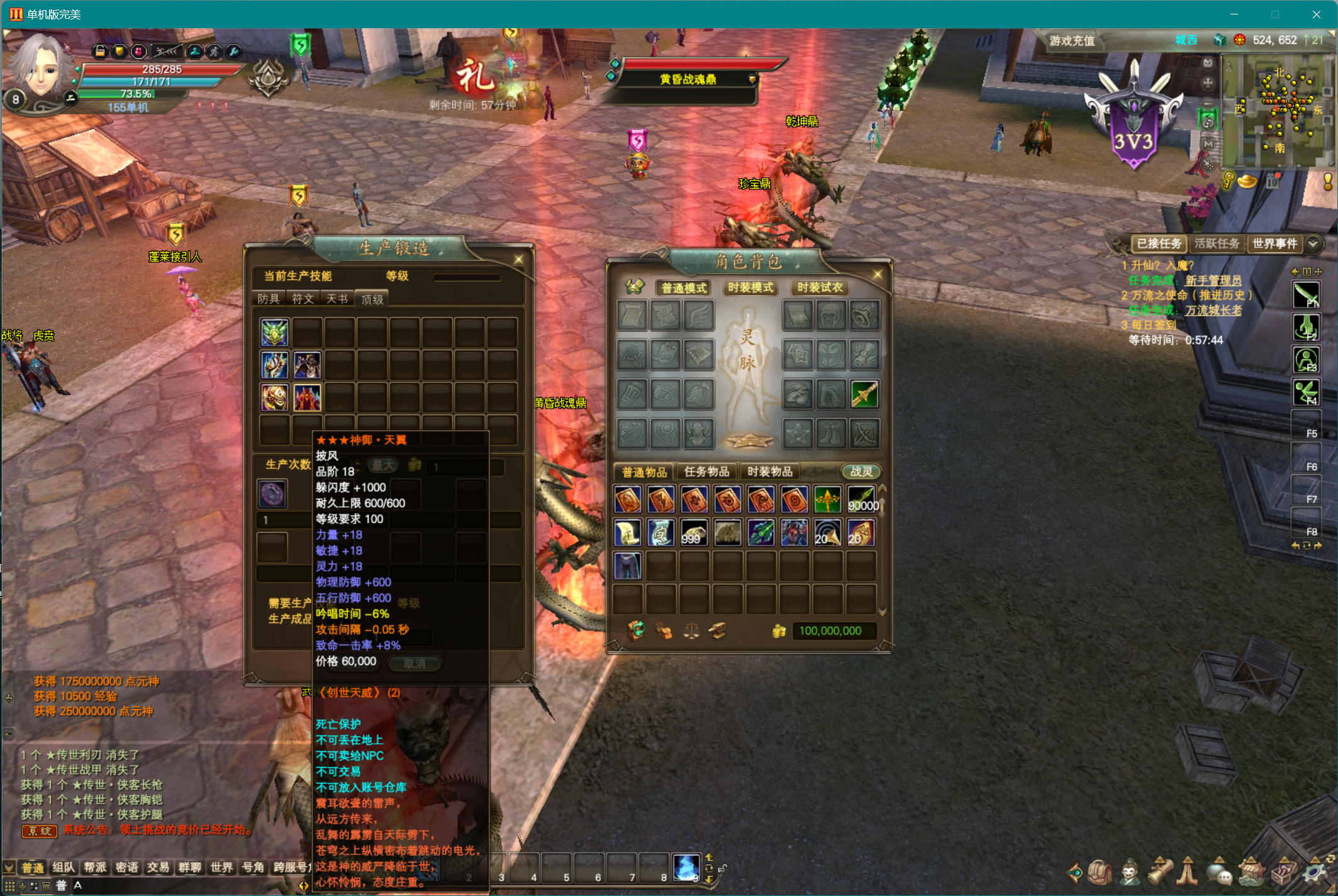Click the 战灵 button in bag
This screenshot has width=1338, height=896.
pyautogui.click(x=861, y=472)
